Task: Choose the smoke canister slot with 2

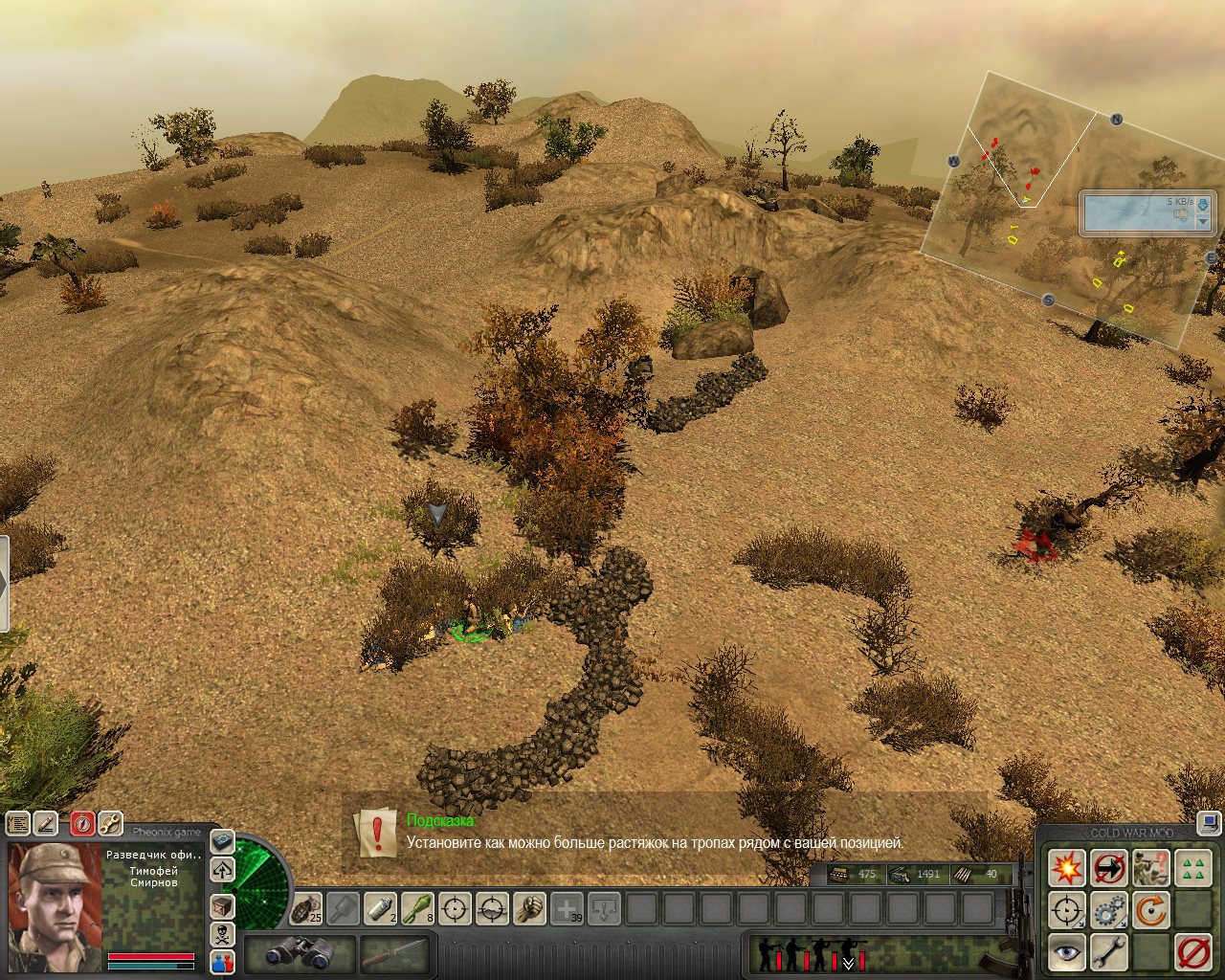Action: 381,908
